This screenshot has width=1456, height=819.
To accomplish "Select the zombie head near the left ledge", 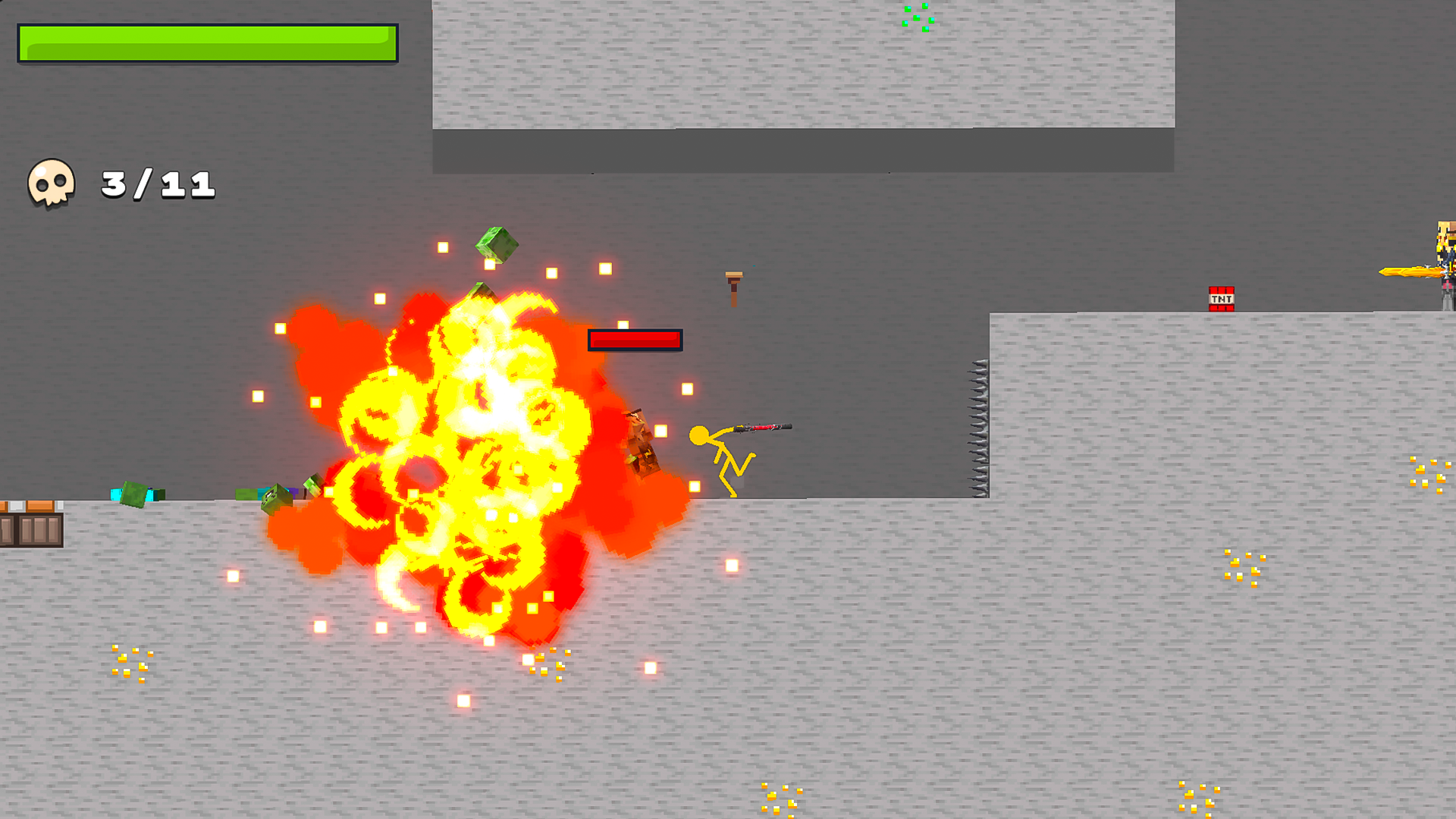I will pos(135,493).
